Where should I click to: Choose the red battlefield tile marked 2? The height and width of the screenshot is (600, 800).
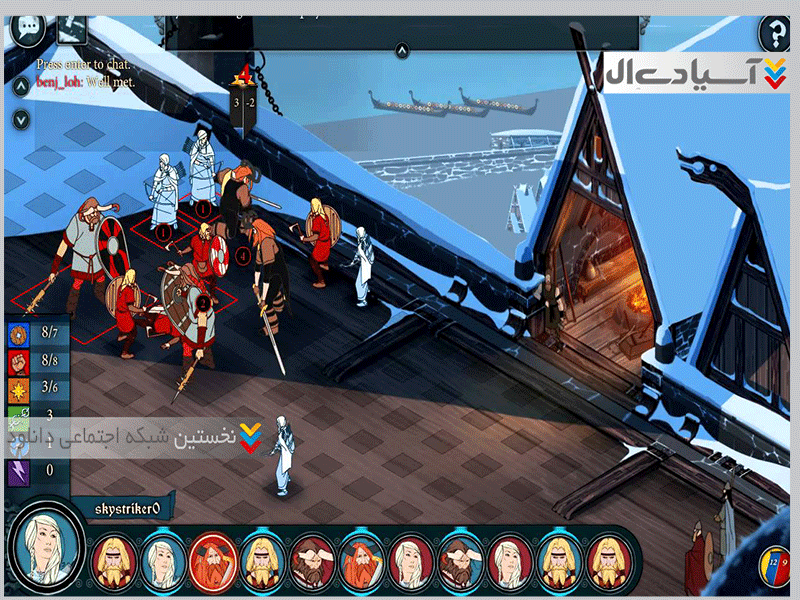203,302
